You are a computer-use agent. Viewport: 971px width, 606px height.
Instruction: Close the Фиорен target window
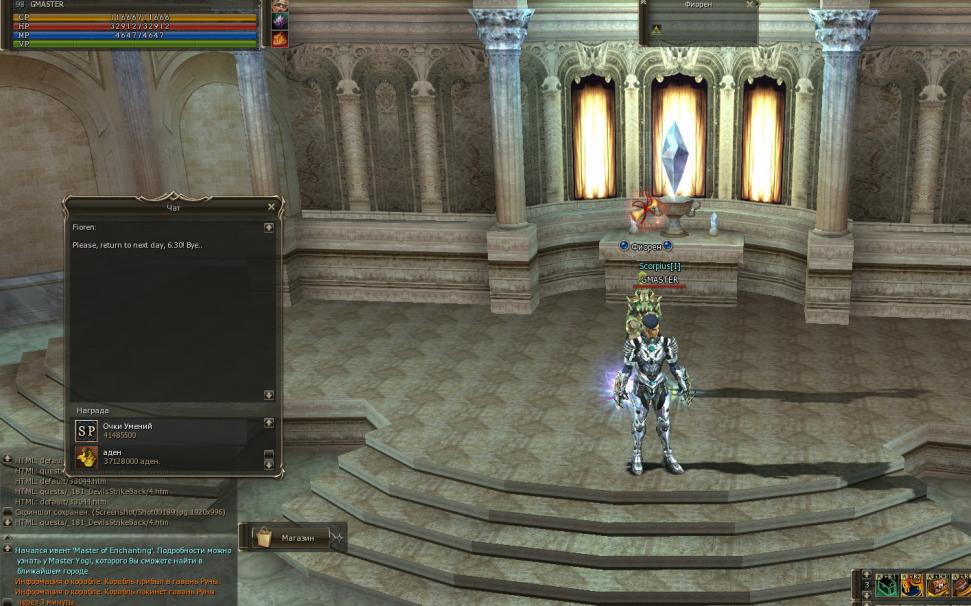click(x=748, y=5)
